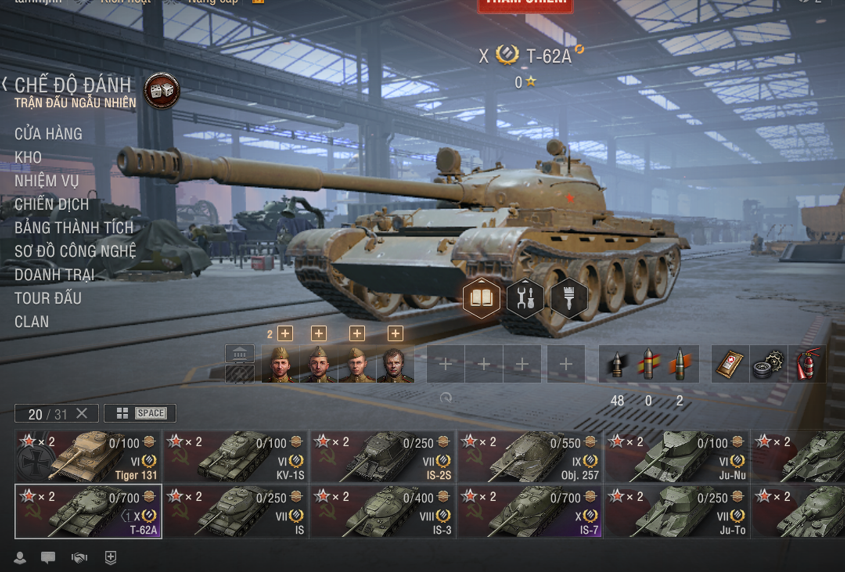The width and height of the screenshot is (845, 572).
Task: Choose the IS-7 tank from carousel
Action: click(530, 512)
